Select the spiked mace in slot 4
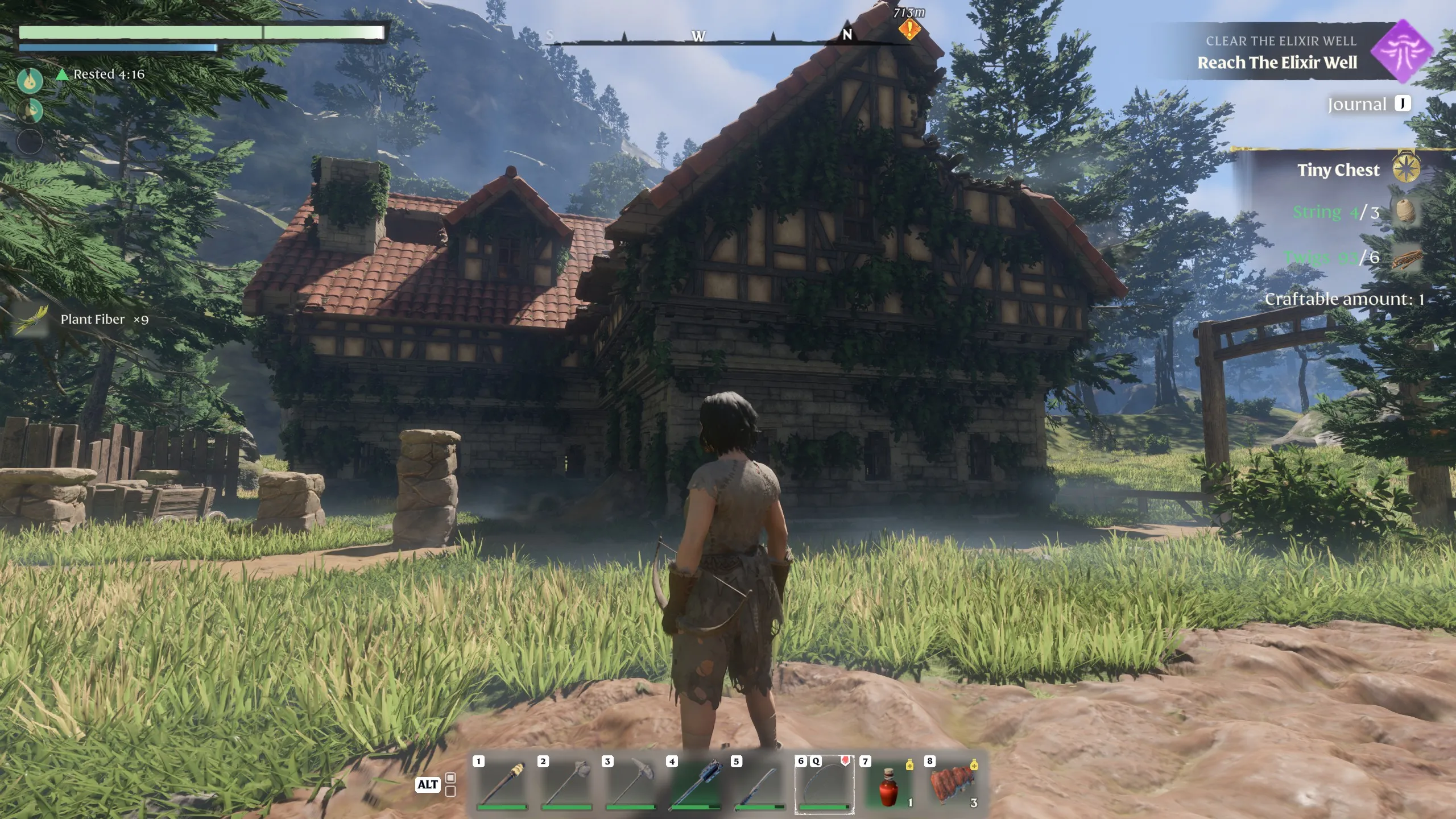The width and height of the screenshot is (1456, 819). pyautogui.click(x=695, y=784)
